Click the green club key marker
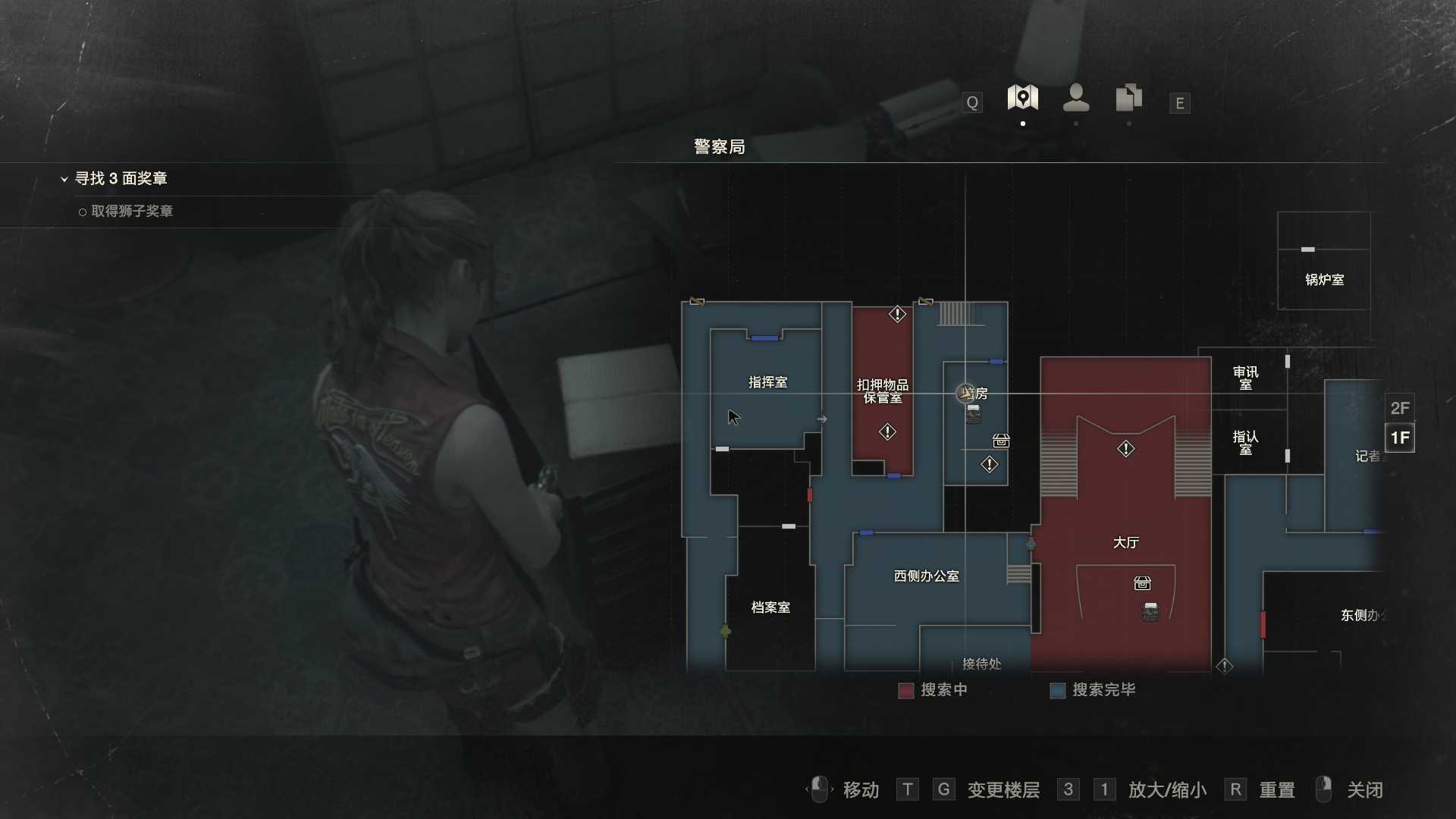Viewport: 1456px width, 819px height. tap(725, 631)
